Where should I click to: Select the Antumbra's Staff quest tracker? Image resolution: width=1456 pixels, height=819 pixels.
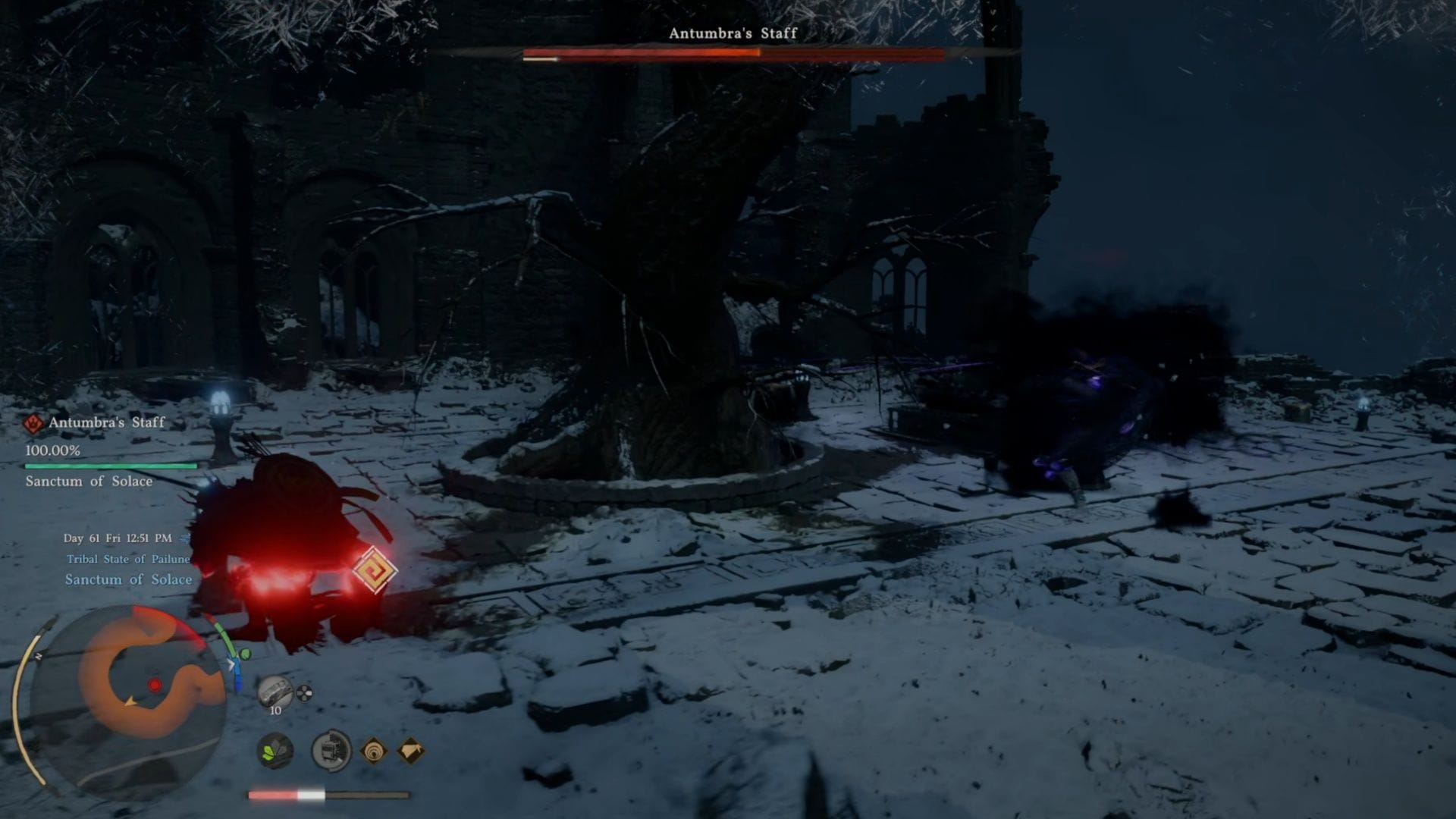106,422
